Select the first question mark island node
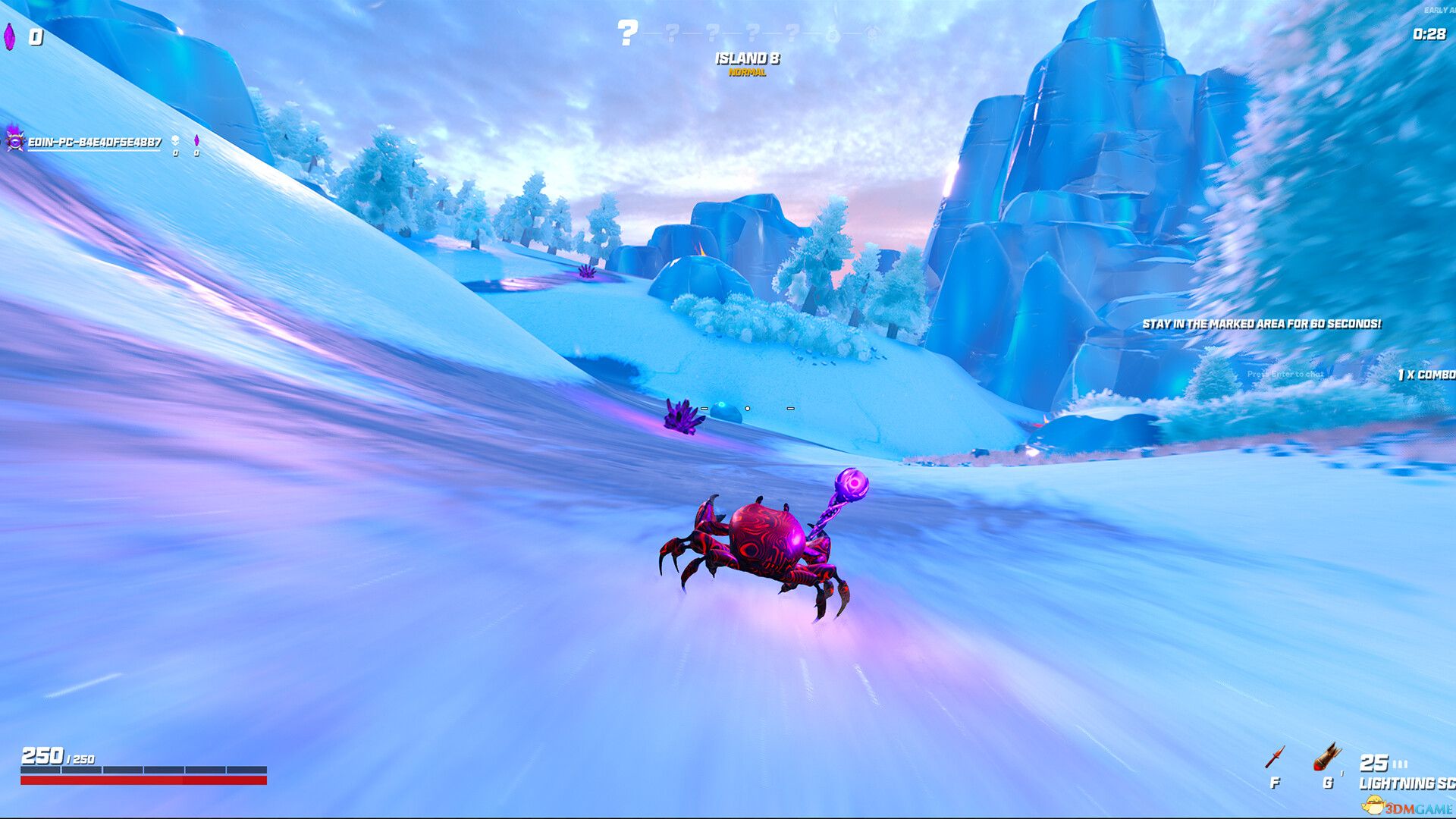 click(x=627, y=32)
